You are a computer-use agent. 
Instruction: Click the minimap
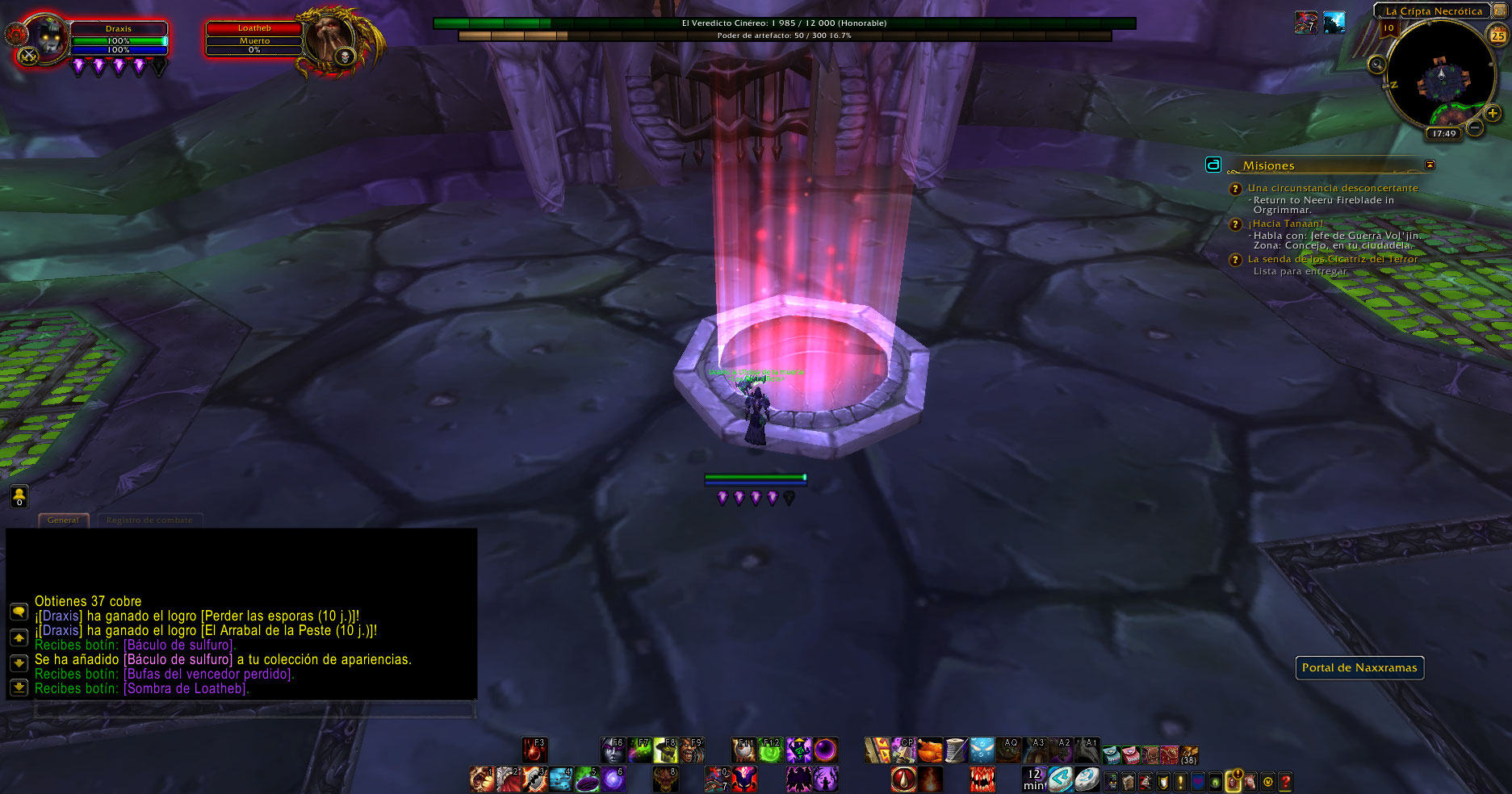pos(1441,77)
